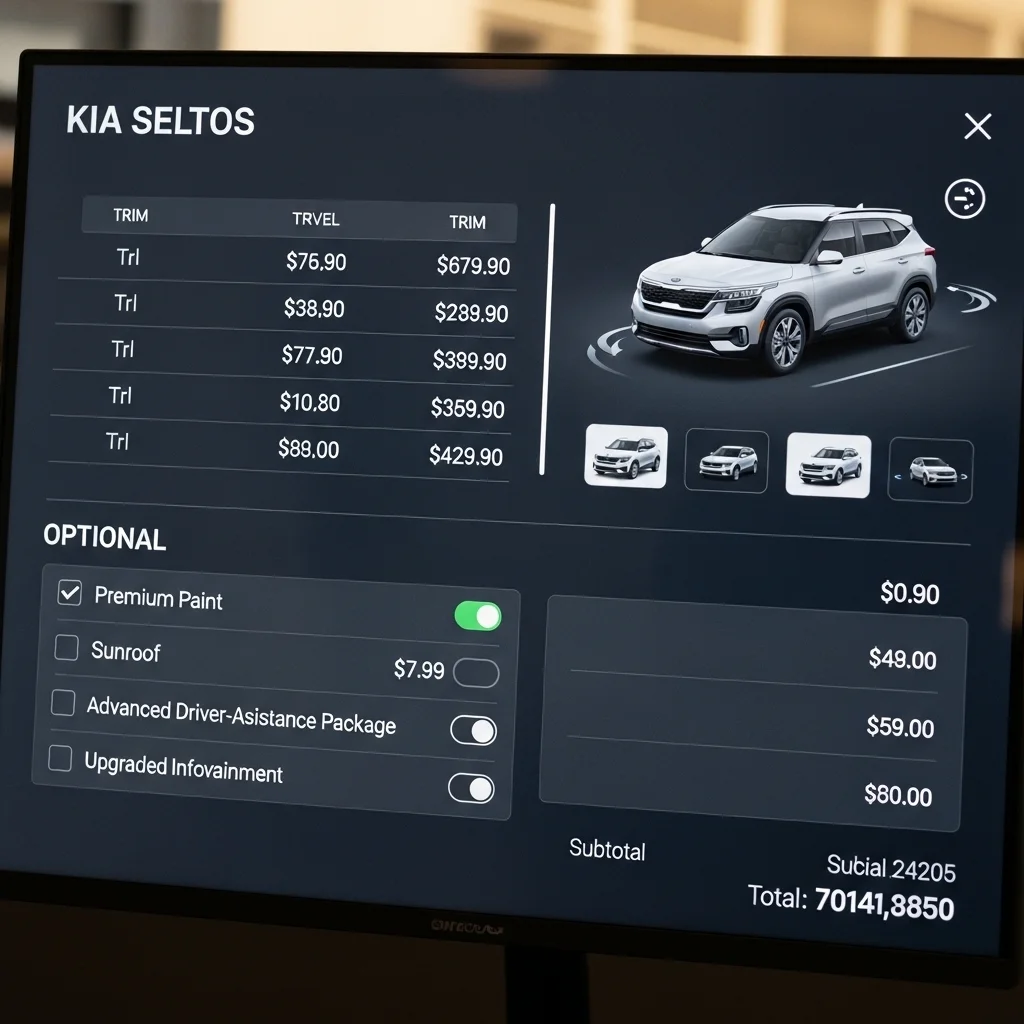Select the Upgraded Infotainment checkbox
1024x1024 pixels.
[x=60, y=759]
